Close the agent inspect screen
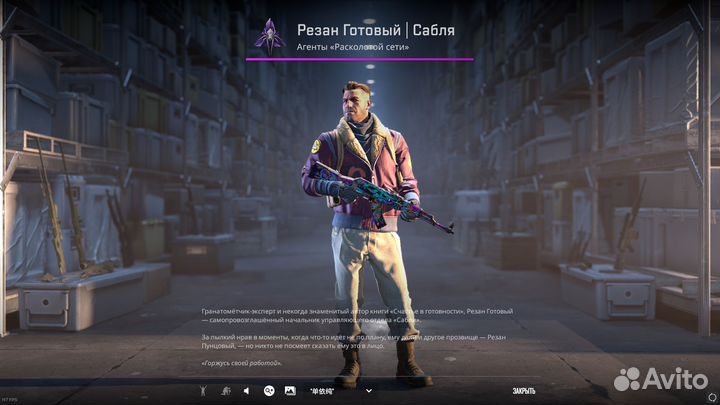 524,390
